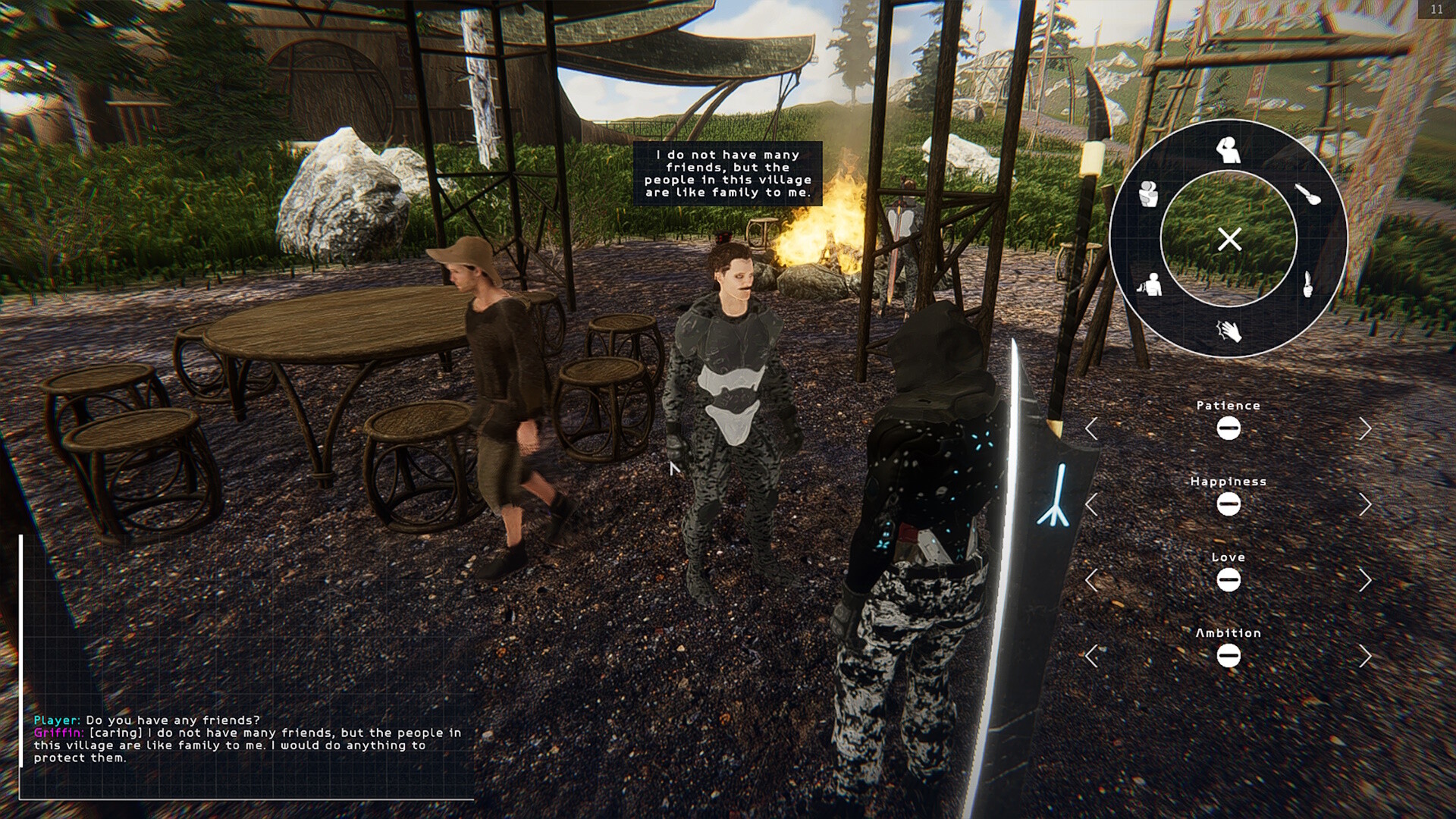Screen dimensions: 1456x819
Task: Click the neutral Happiness indicator
Action: (1229, 503)
